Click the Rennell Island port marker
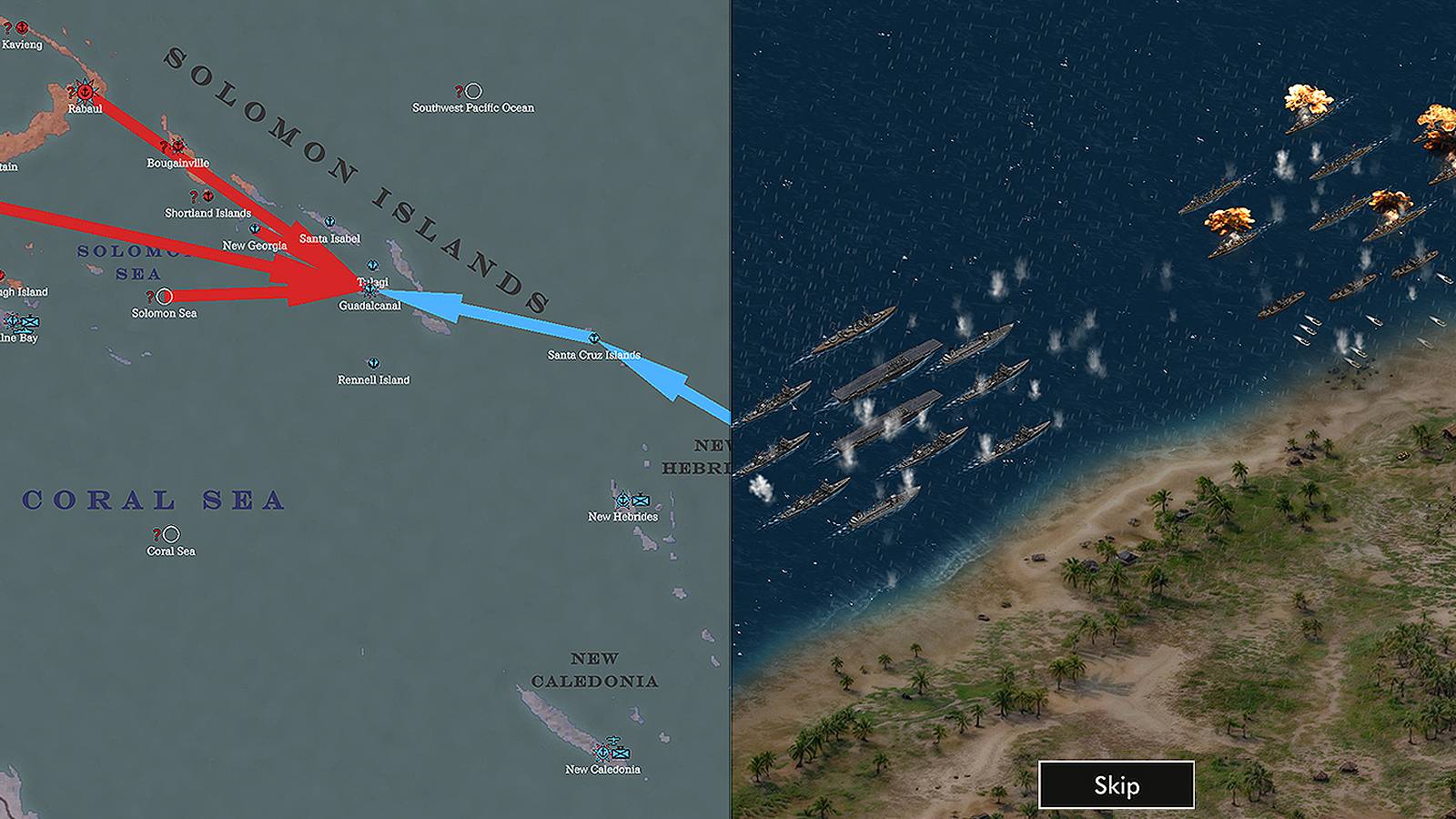This screenshot has width=1456, height=819. tap(373, 361)
